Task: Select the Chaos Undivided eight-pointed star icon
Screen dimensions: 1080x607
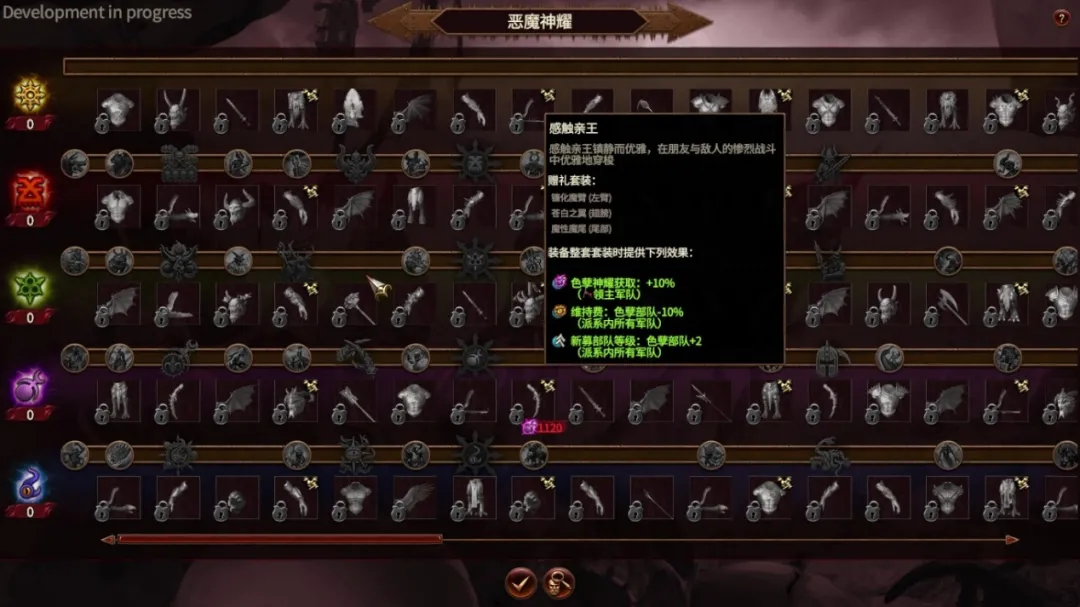Action: (31, 96)
